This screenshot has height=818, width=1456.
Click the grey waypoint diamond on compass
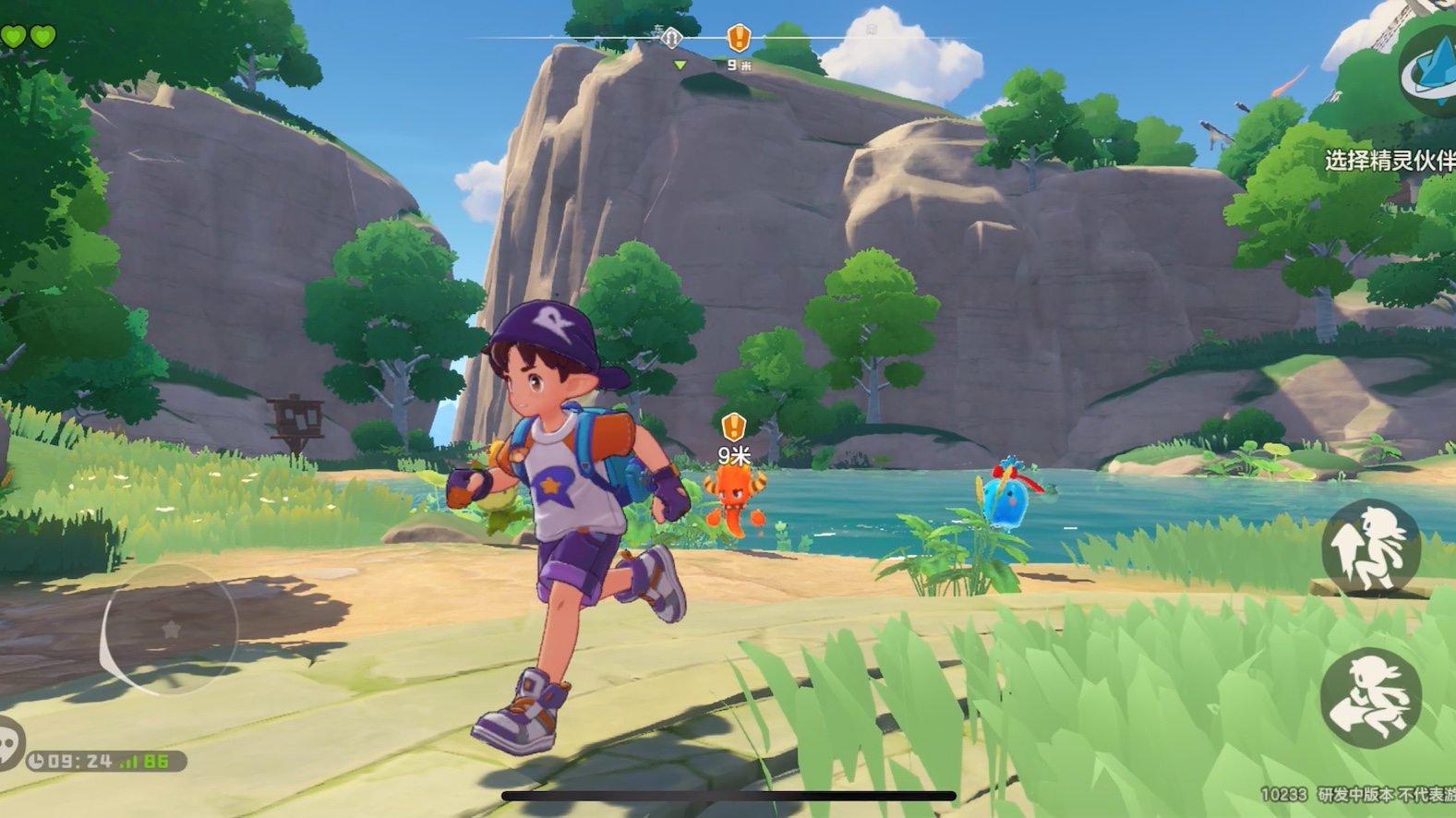coord(672,38)
